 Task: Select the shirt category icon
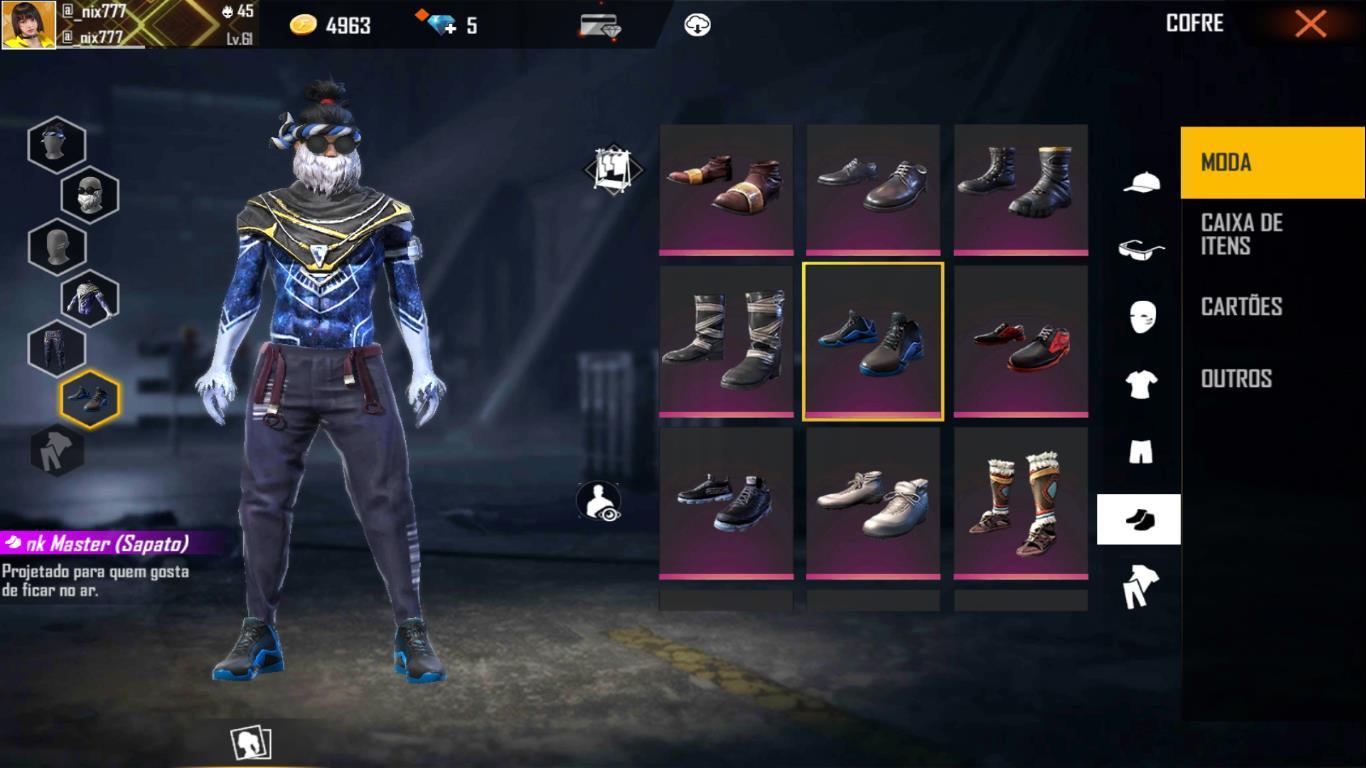pyautogui.click(x=1139, y=385)
